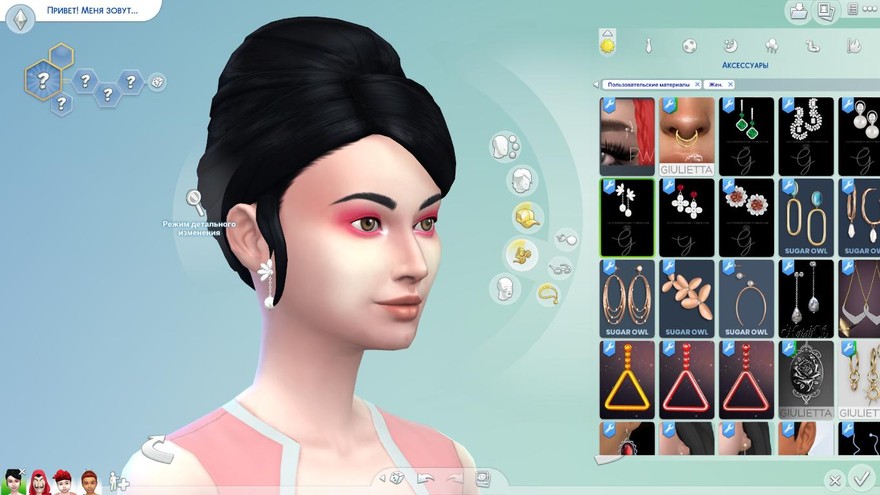Switch to the athletic outfit soccer ball tab
This screenshot has height=495, width=880.
click(x=690, y=46)
